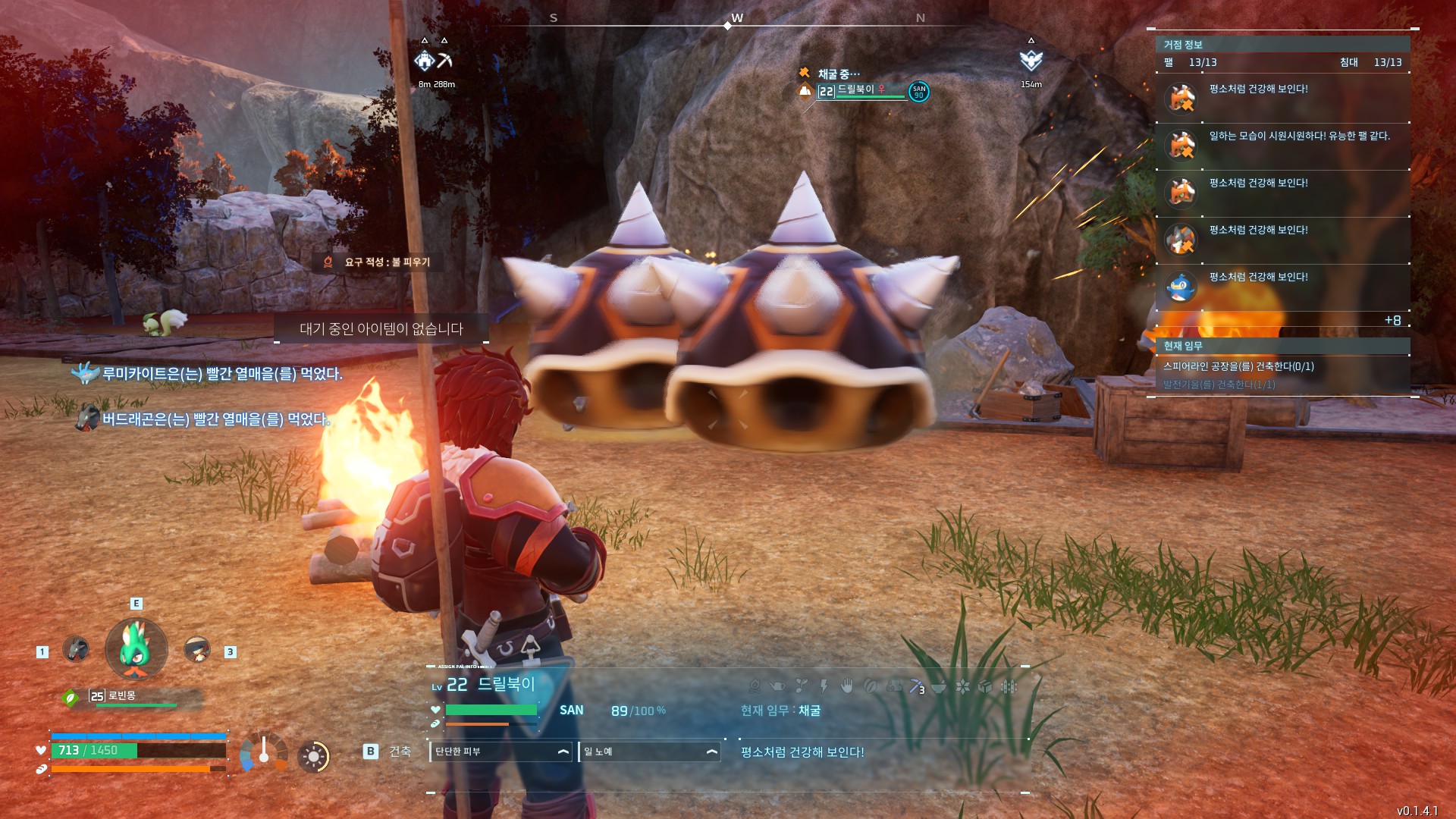The height and width of the screenshot is (819, 1456).
Task: Click the sun time-of-day dial
Action: coord(313,756)
